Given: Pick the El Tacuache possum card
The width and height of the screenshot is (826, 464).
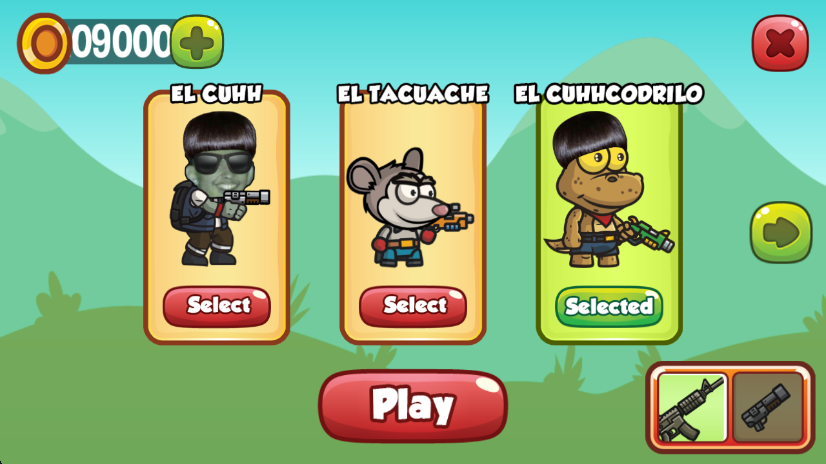Looking at the screenshot, I should coord(412,200).
